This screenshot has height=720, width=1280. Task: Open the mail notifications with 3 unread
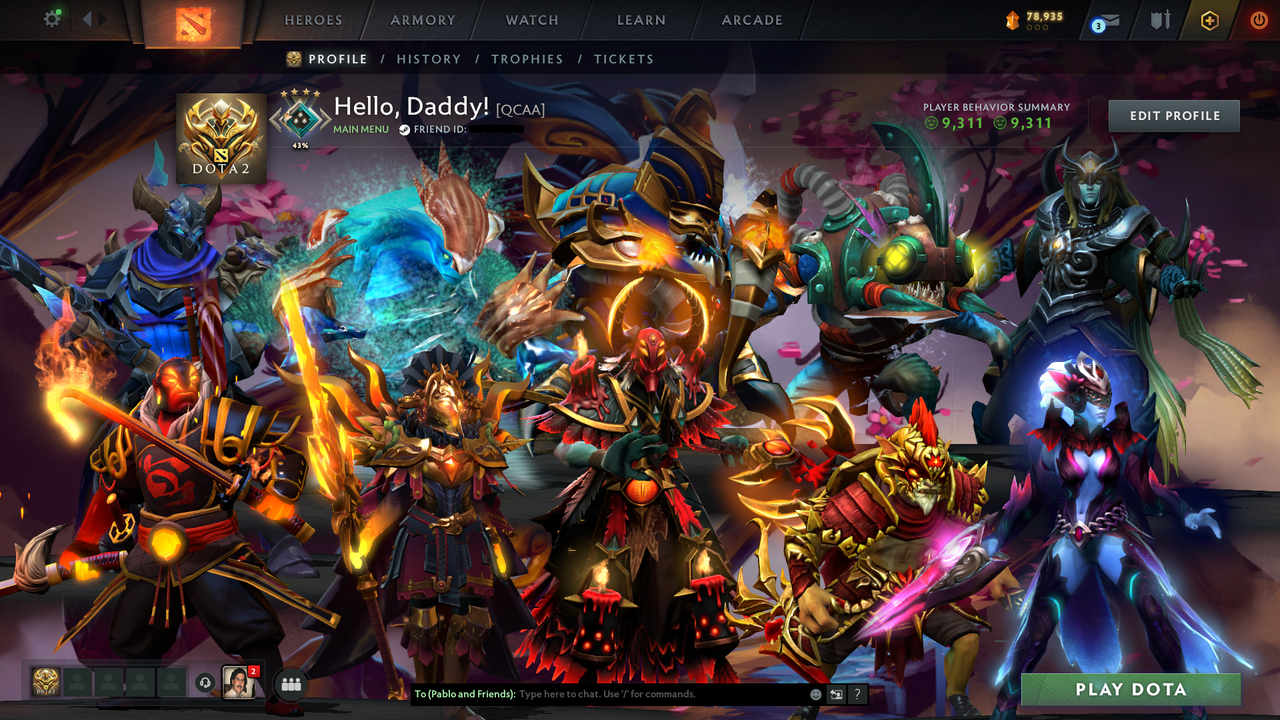pos(1107,20)
